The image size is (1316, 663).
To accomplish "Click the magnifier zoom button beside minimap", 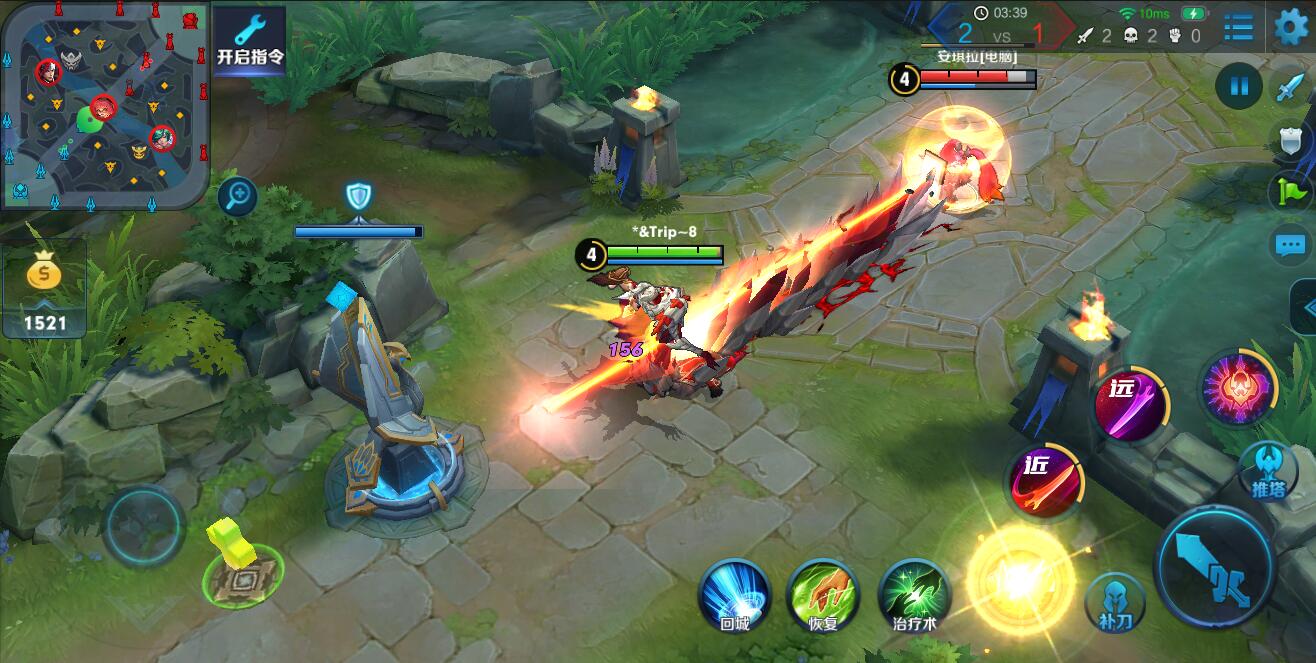I will [x=238, y=195].
